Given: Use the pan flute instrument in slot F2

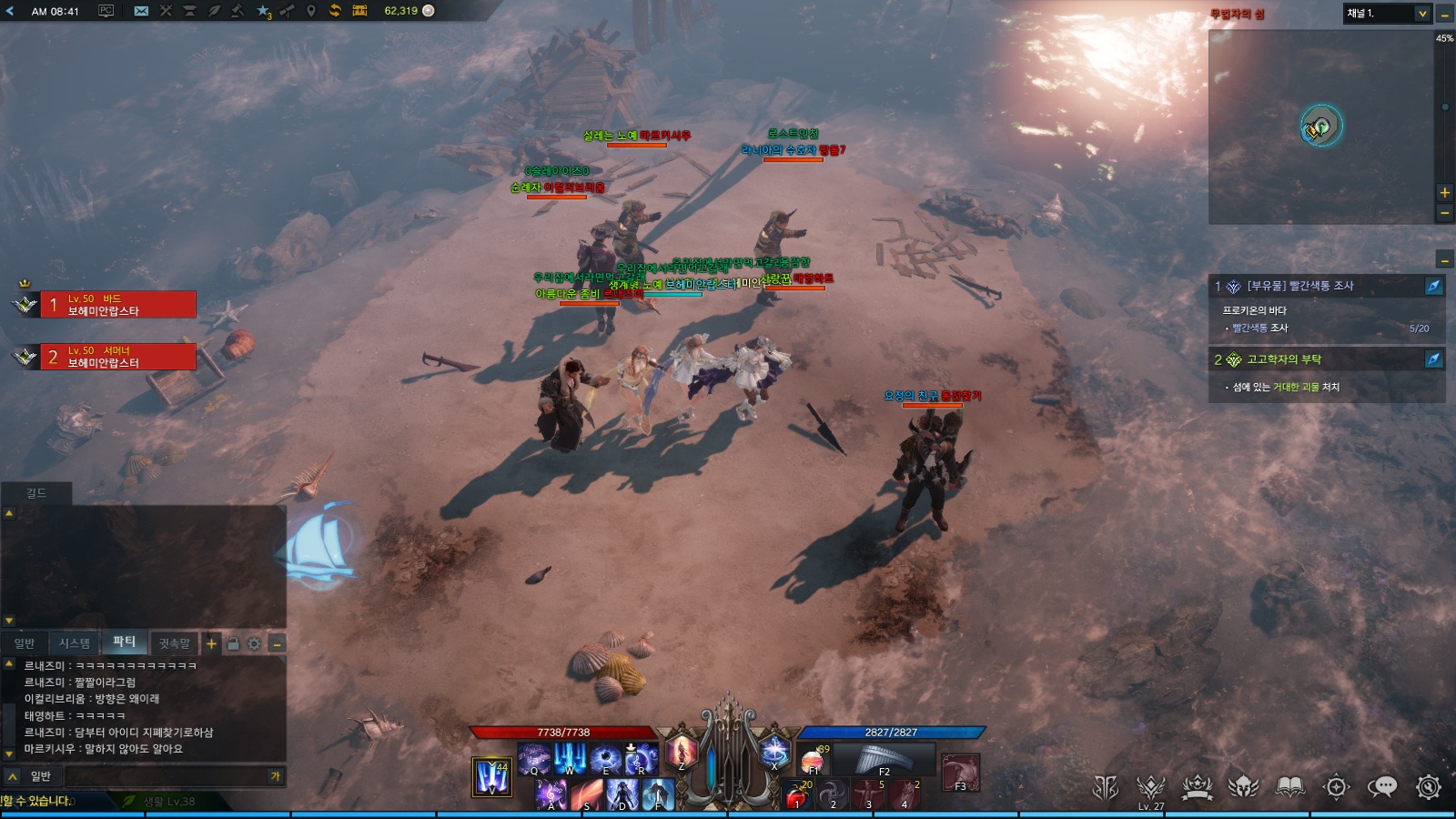Looking at the screenshot, I should 883,759.
